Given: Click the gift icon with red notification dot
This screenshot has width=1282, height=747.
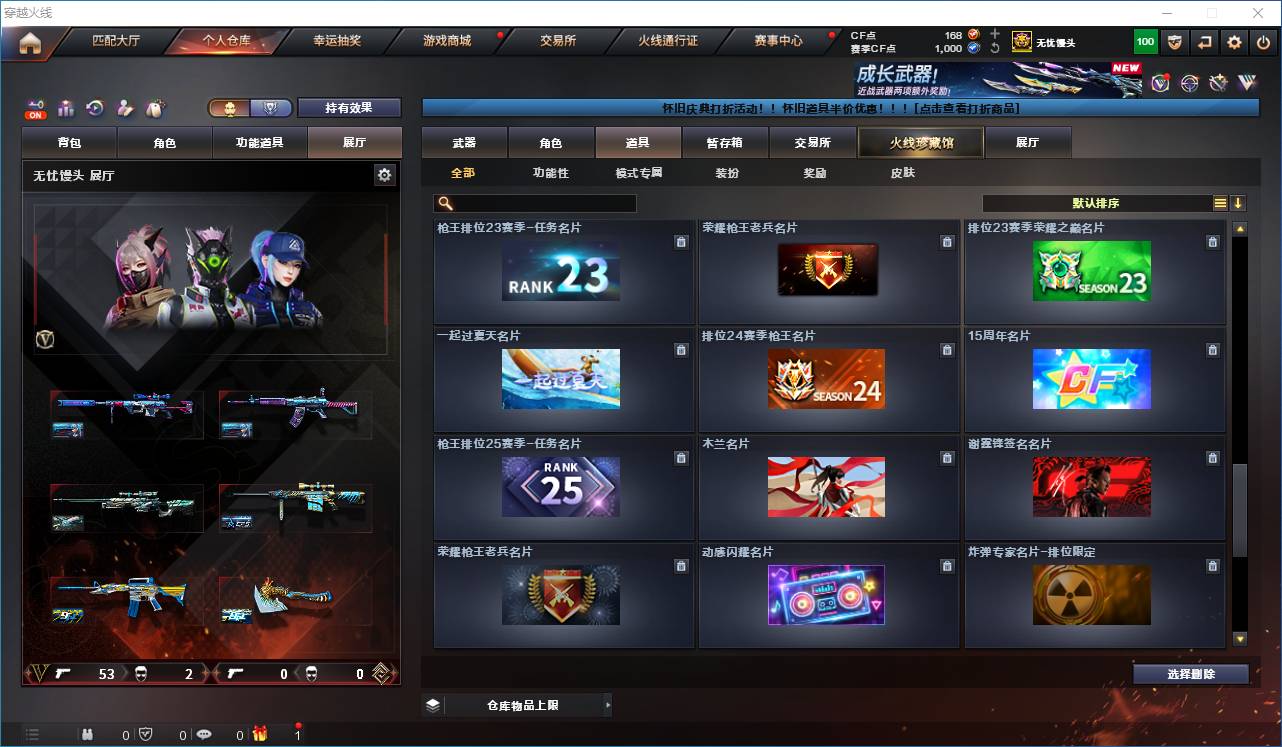Looking at the screenshot, I should 261,735.
